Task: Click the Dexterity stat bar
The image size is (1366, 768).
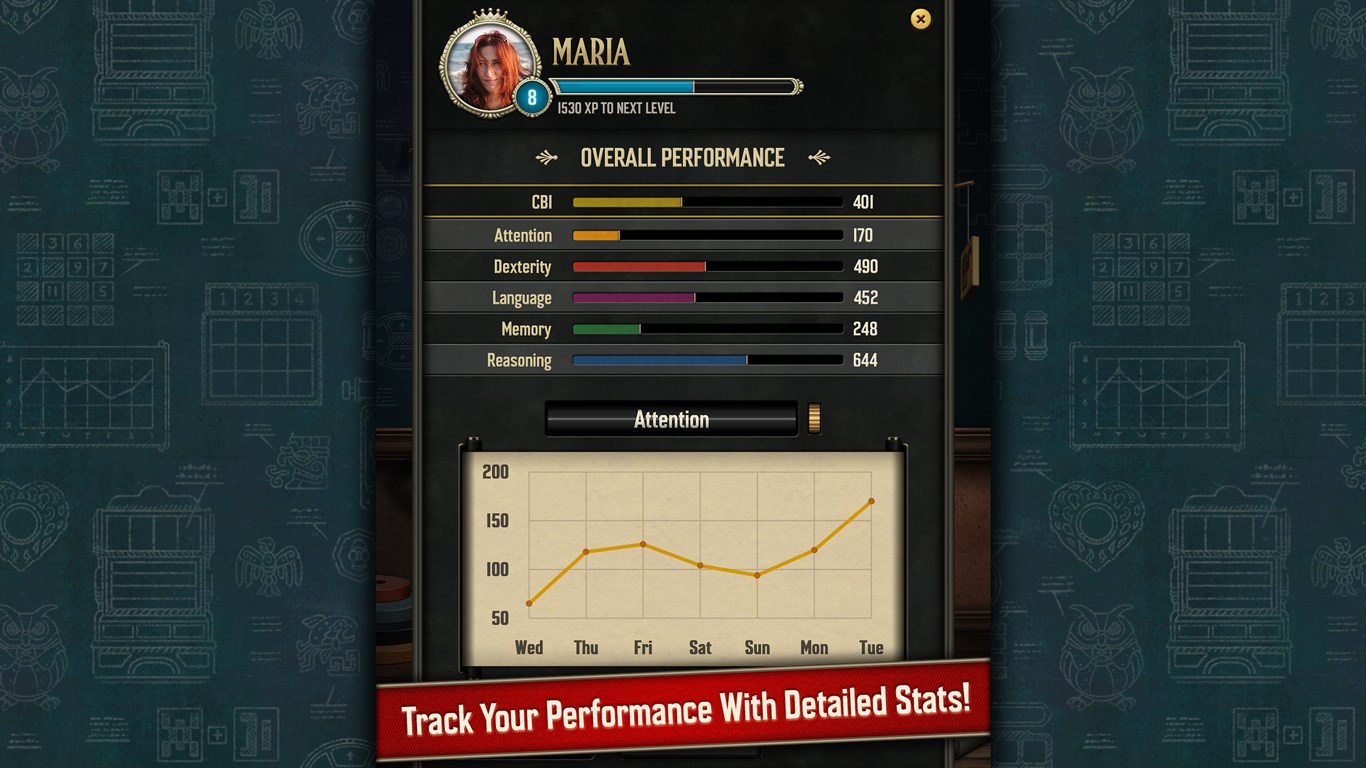Action: click(x=640, y=266)
